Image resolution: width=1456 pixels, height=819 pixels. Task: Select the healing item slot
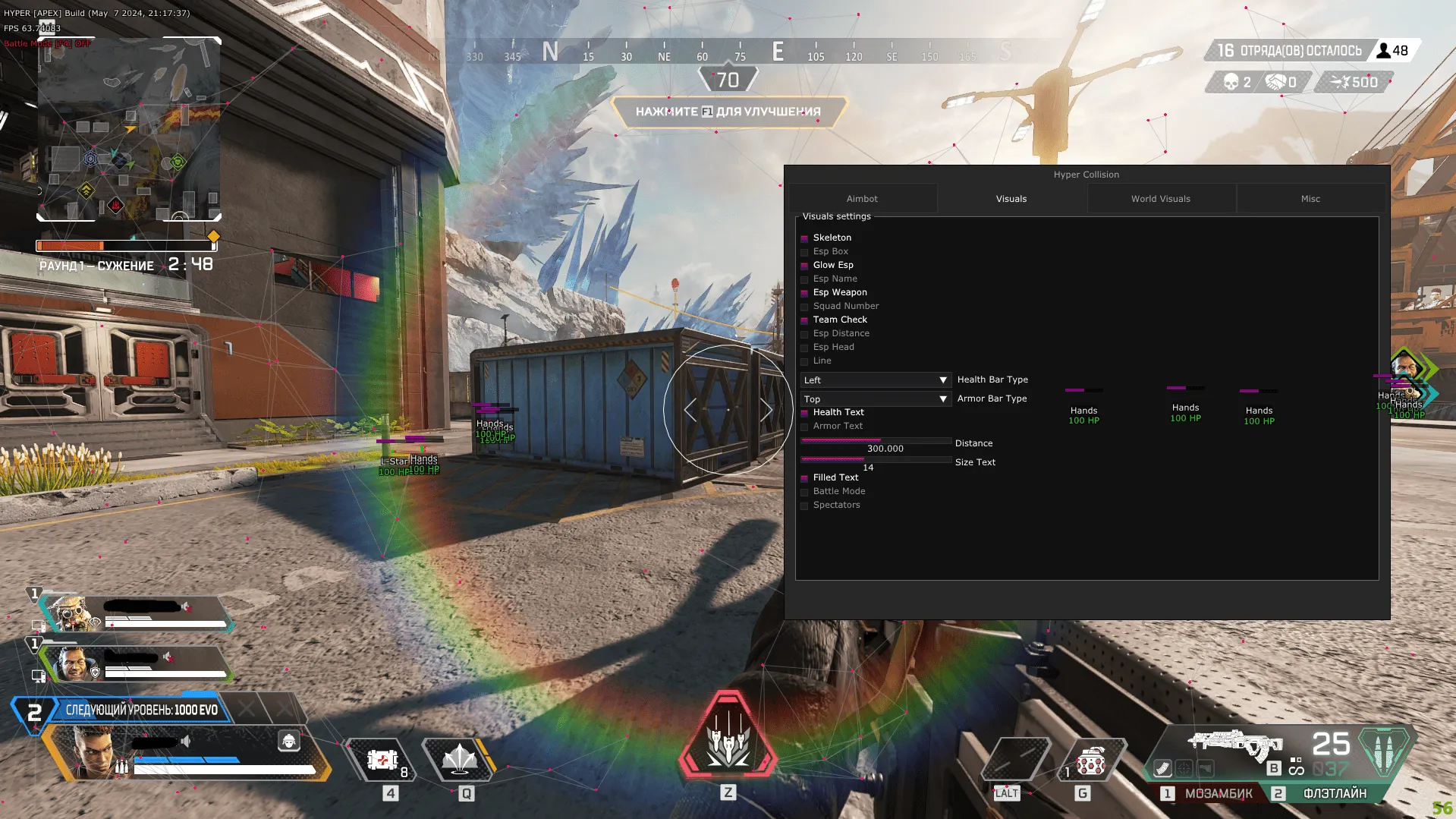point(383,759)
